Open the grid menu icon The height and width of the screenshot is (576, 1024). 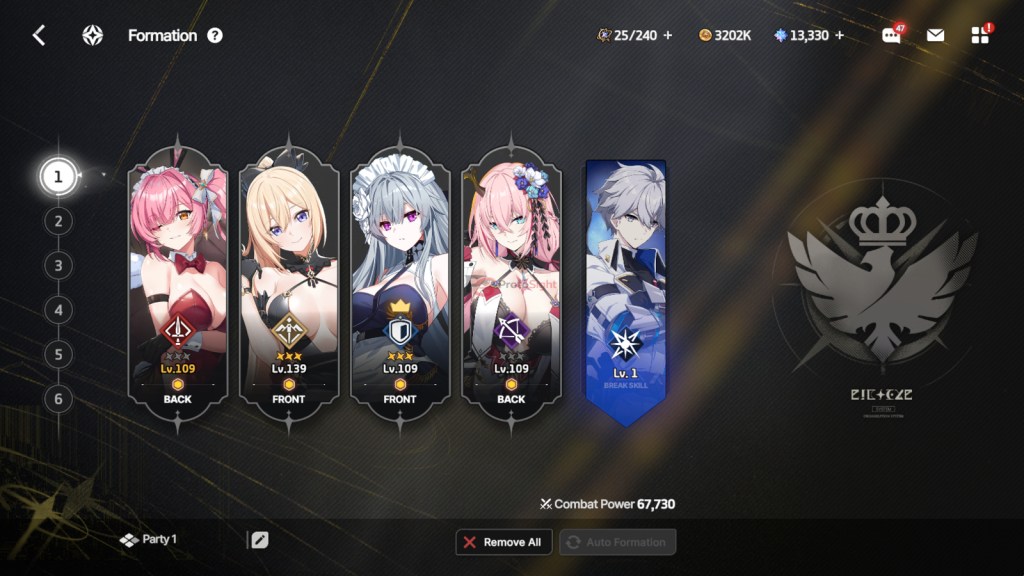coord(980,35)
